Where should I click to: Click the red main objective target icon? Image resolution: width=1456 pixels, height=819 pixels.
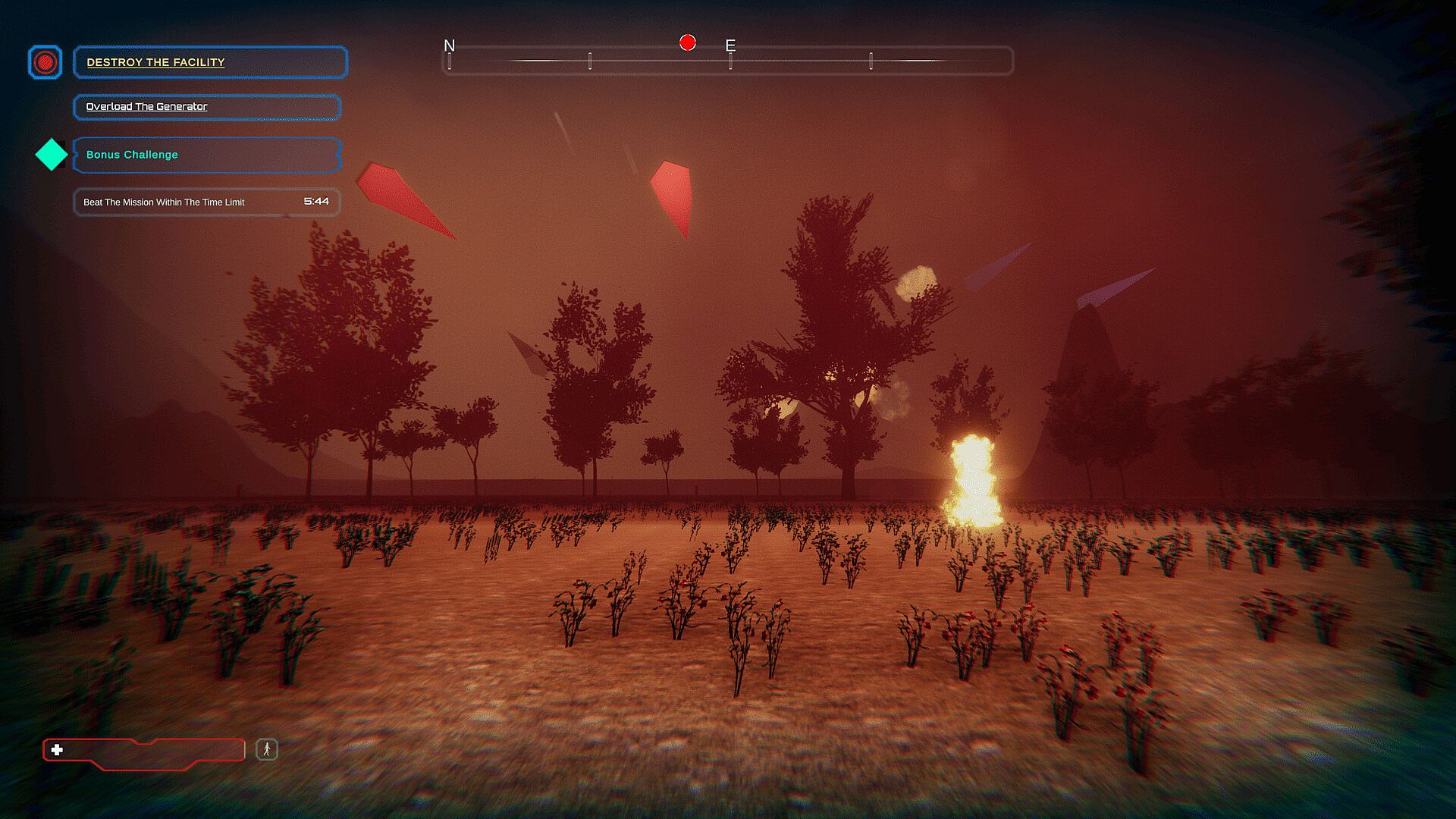tap(45, 62)
